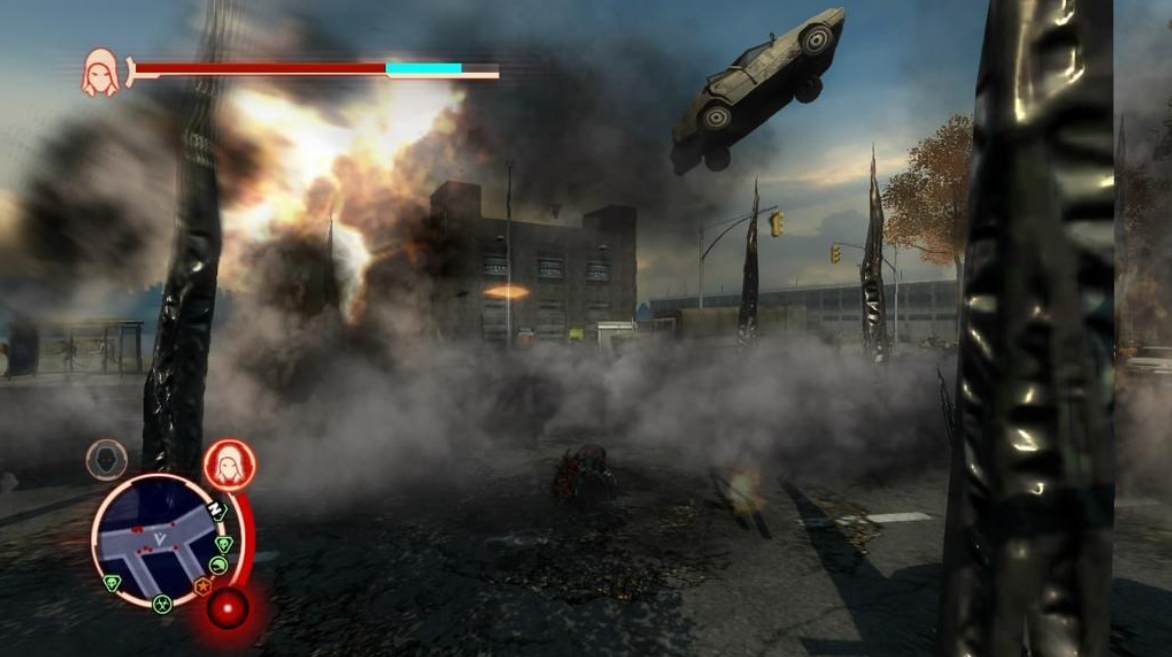
Task: Select the green biohazard marker on minimap
Action: tap(161, 603)
